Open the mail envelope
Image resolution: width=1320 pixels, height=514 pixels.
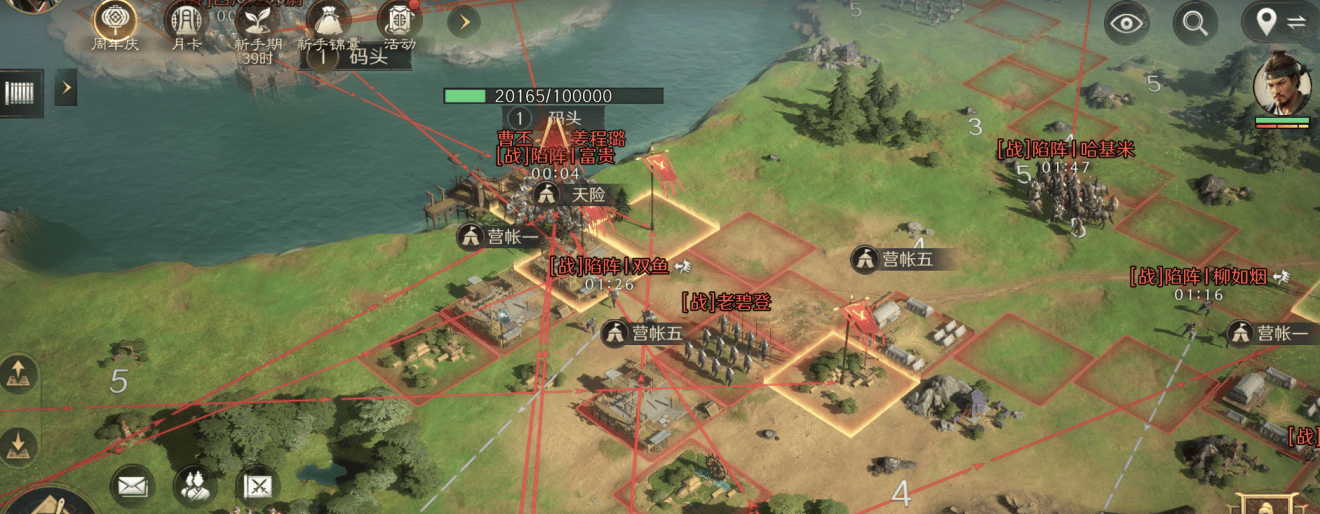pos(132,486)
